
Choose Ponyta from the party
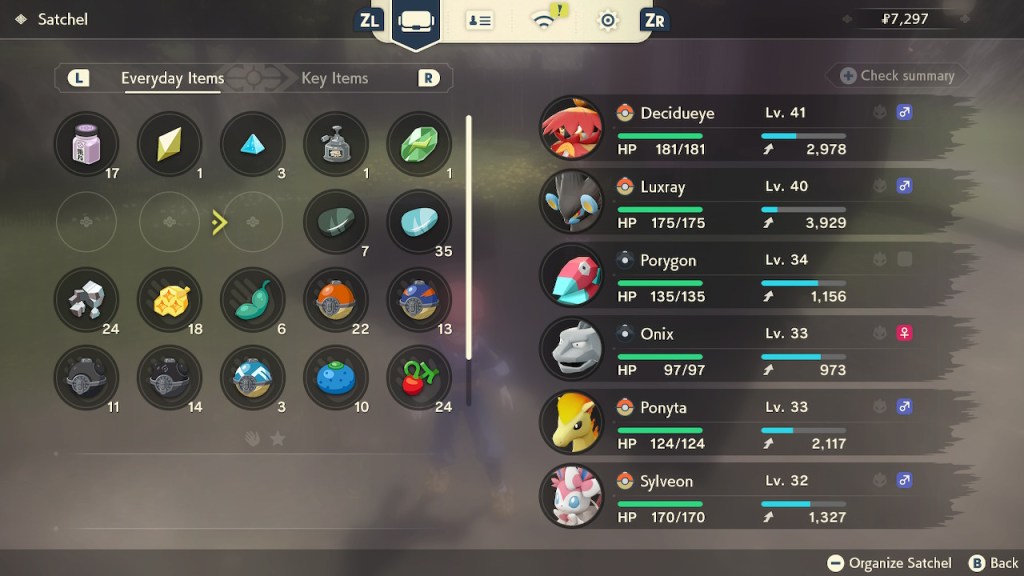730,425
